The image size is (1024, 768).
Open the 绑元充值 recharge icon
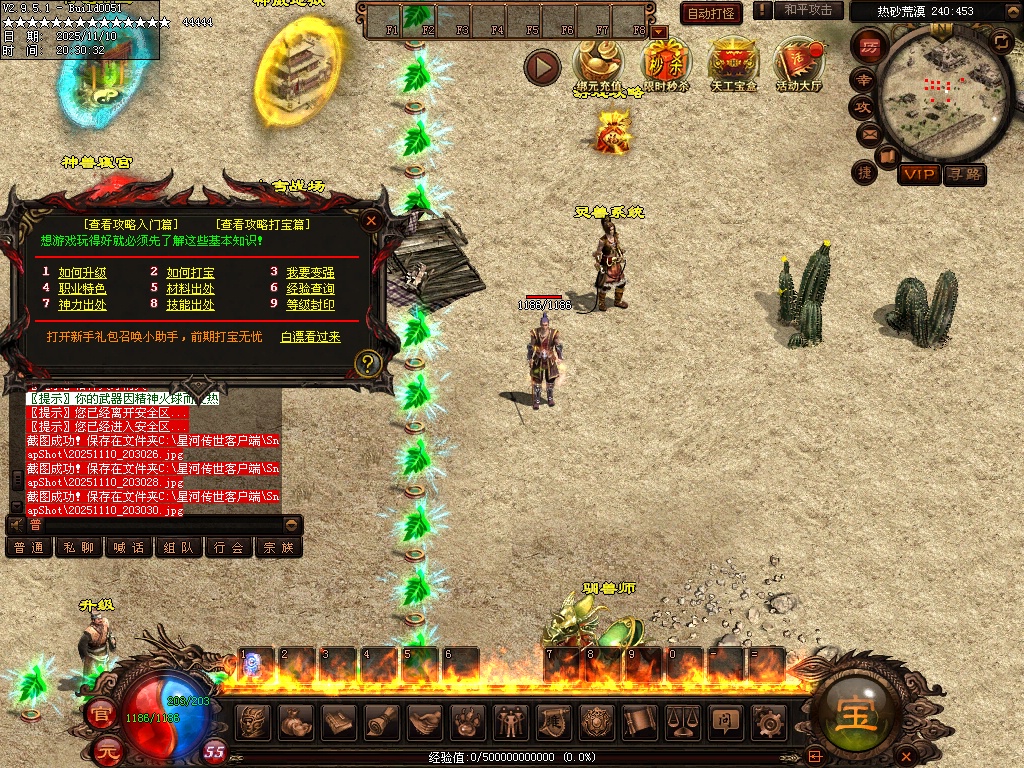[598, 63]
